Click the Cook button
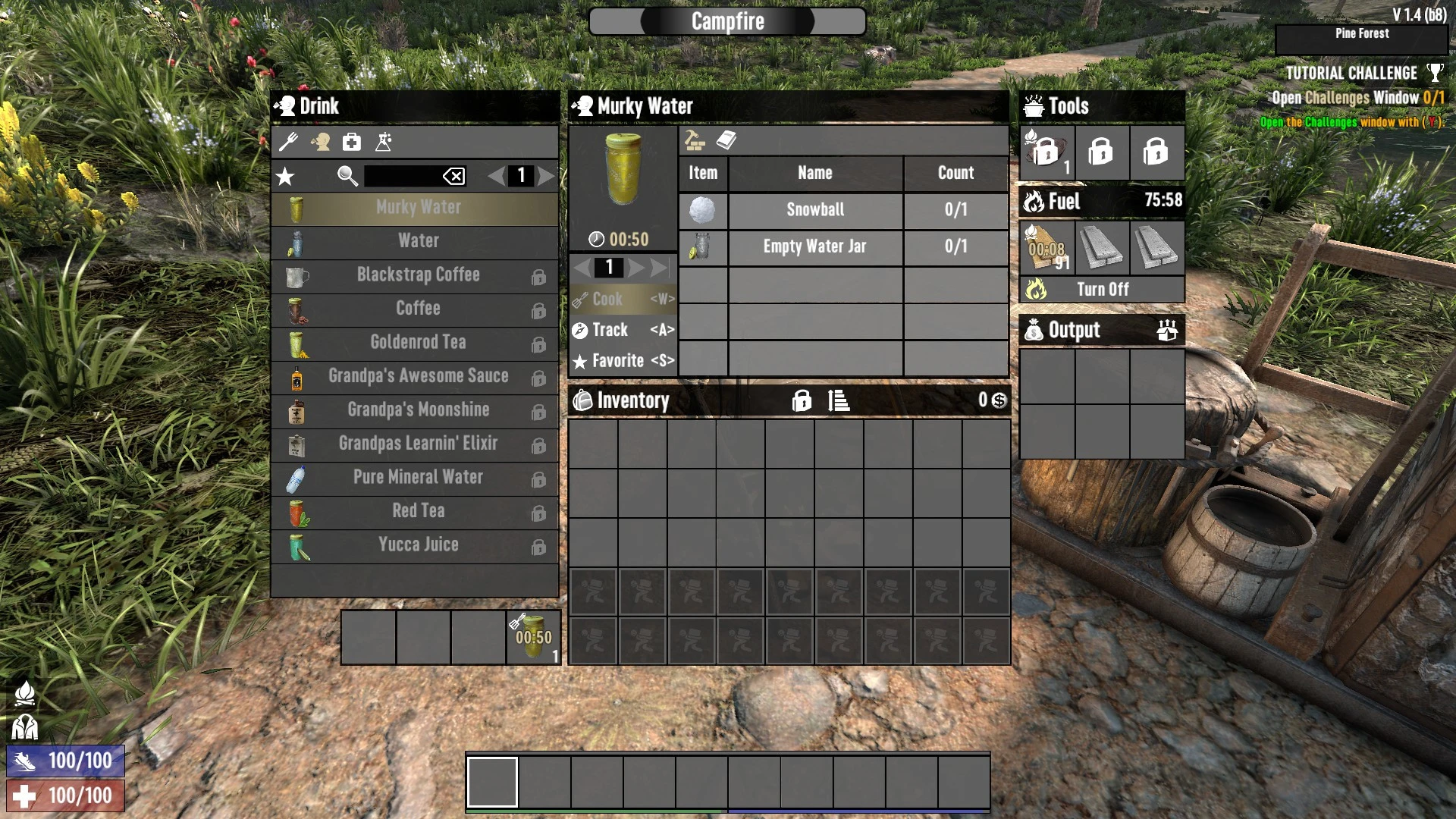 click(x=623, y=300)
